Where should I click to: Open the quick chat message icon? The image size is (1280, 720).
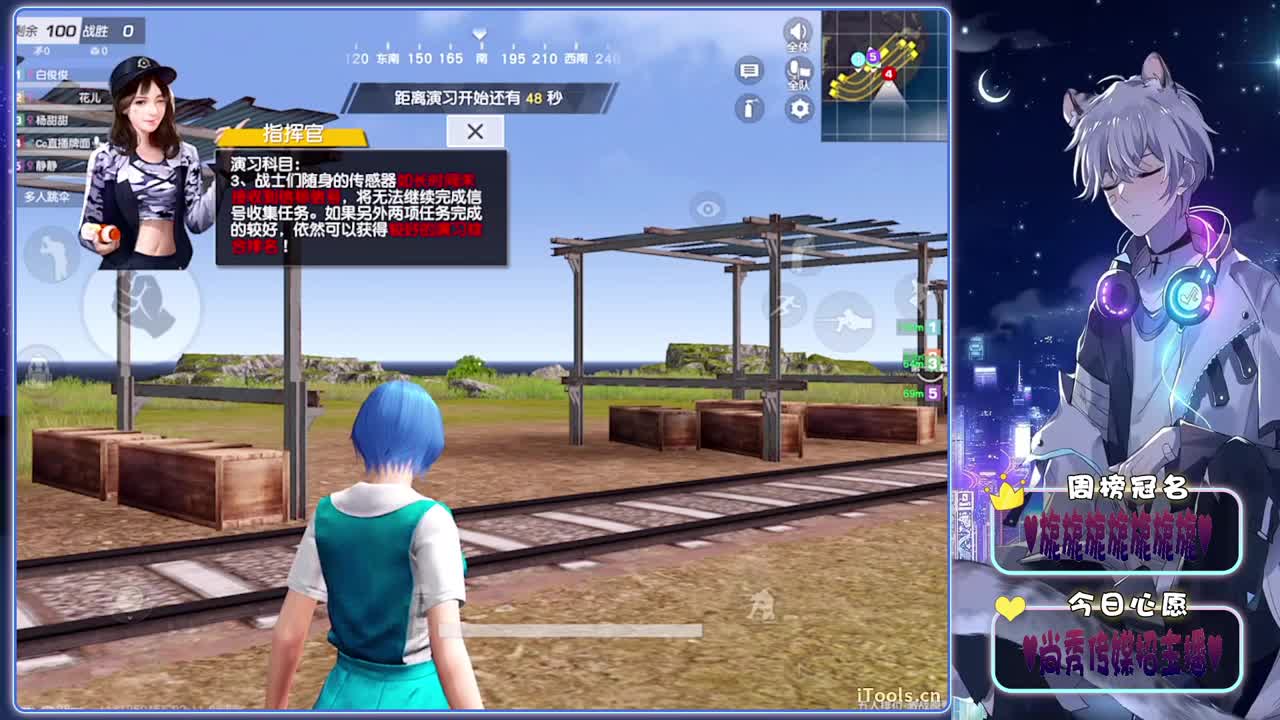(x=749, y=70)
